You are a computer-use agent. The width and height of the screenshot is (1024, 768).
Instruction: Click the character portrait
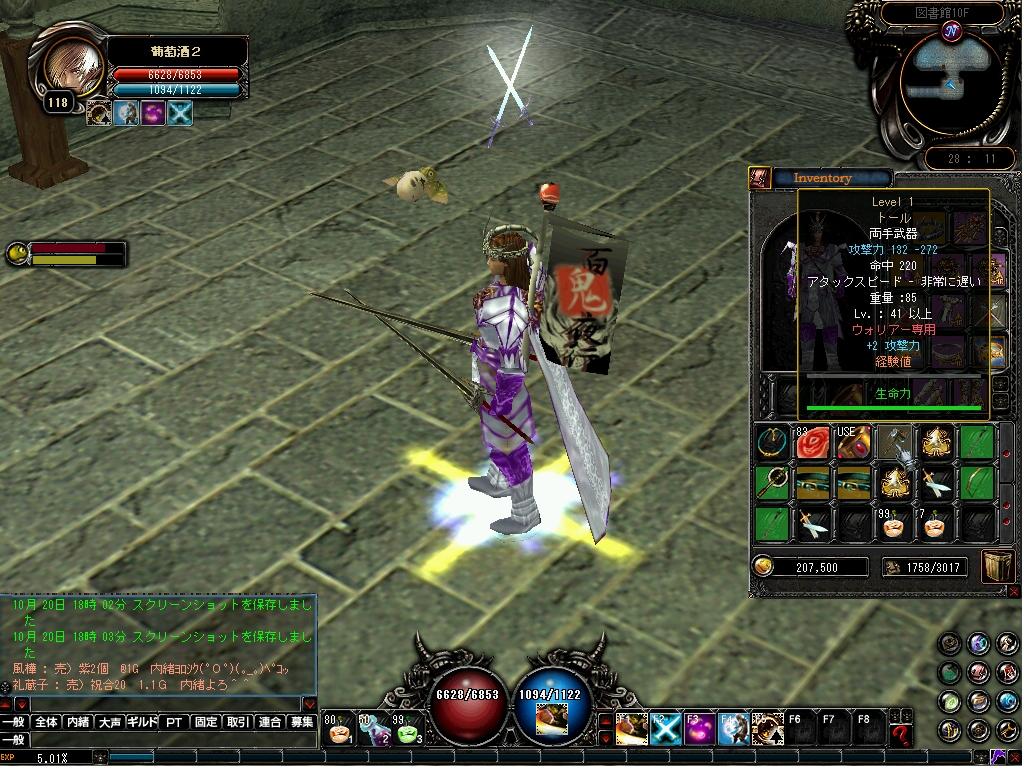pos(72,65)
